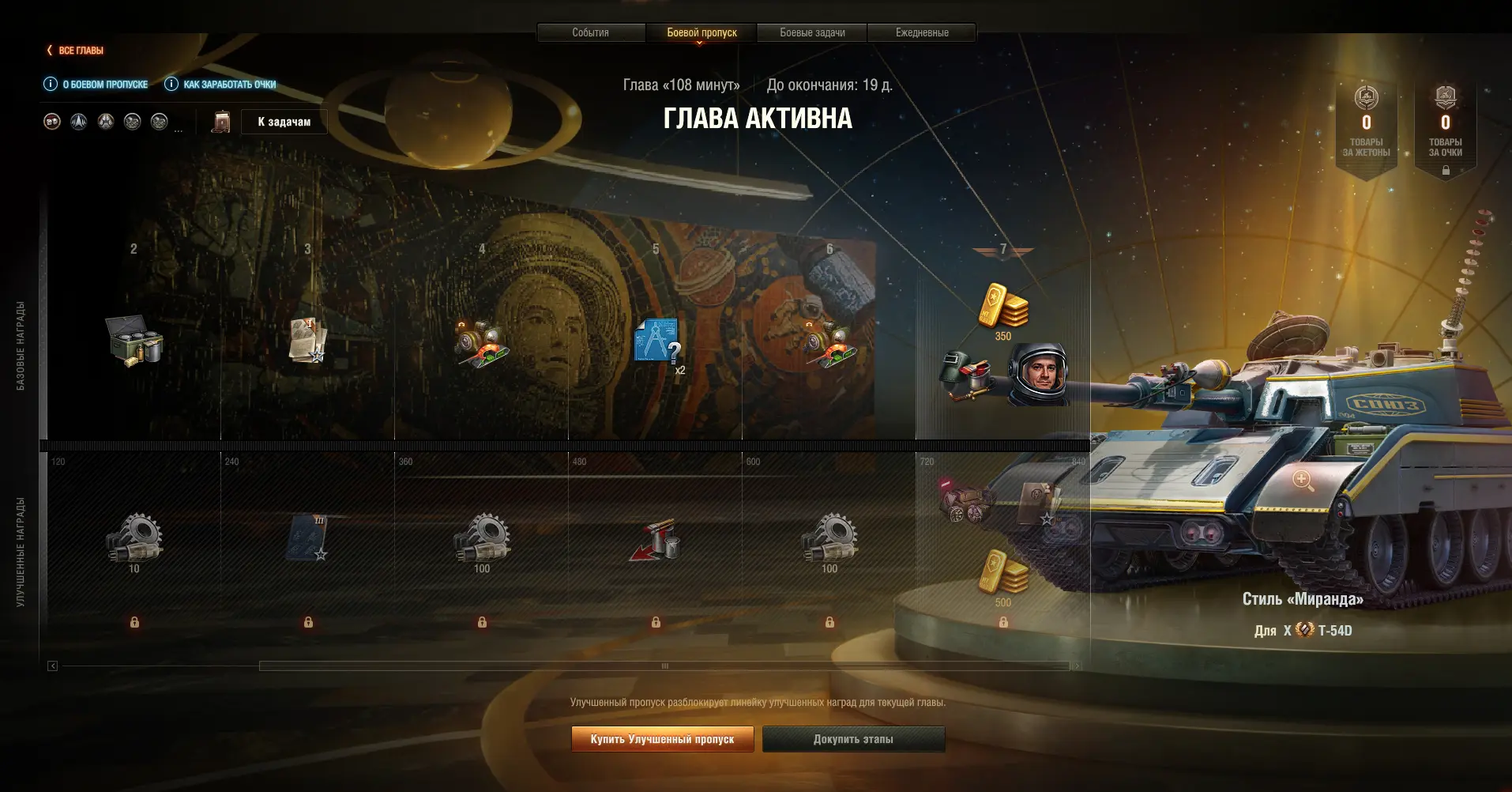Image resolution: width=1512 pixels, height=792 pixels.
Task: Show Как заработать очки info
Action: pyautogui.click(x=221, y=85)
